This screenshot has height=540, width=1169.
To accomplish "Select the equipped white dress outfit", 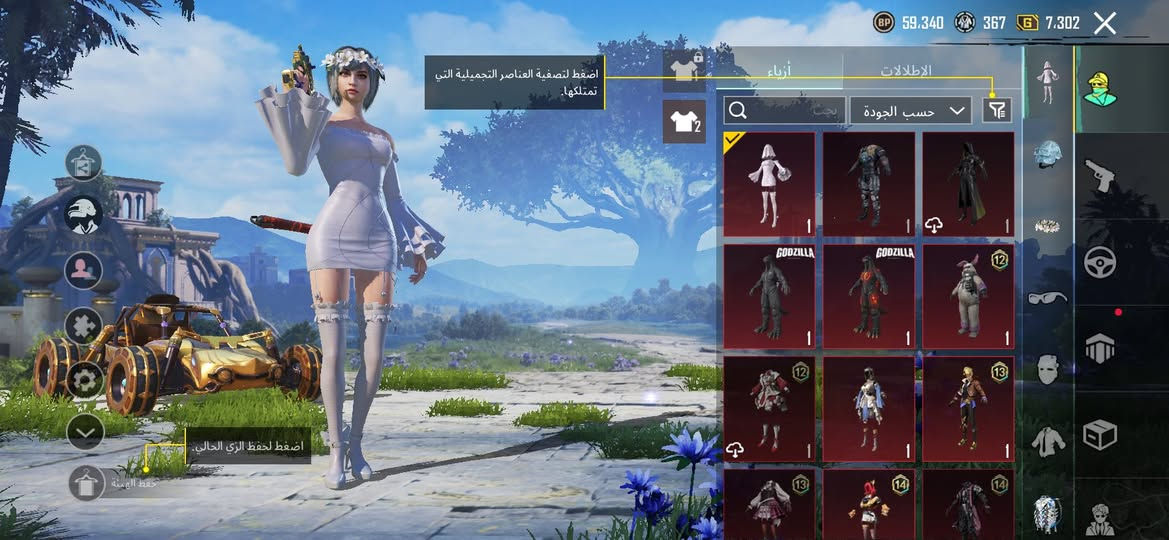I will pyautogui.click(x=769, y=184).
